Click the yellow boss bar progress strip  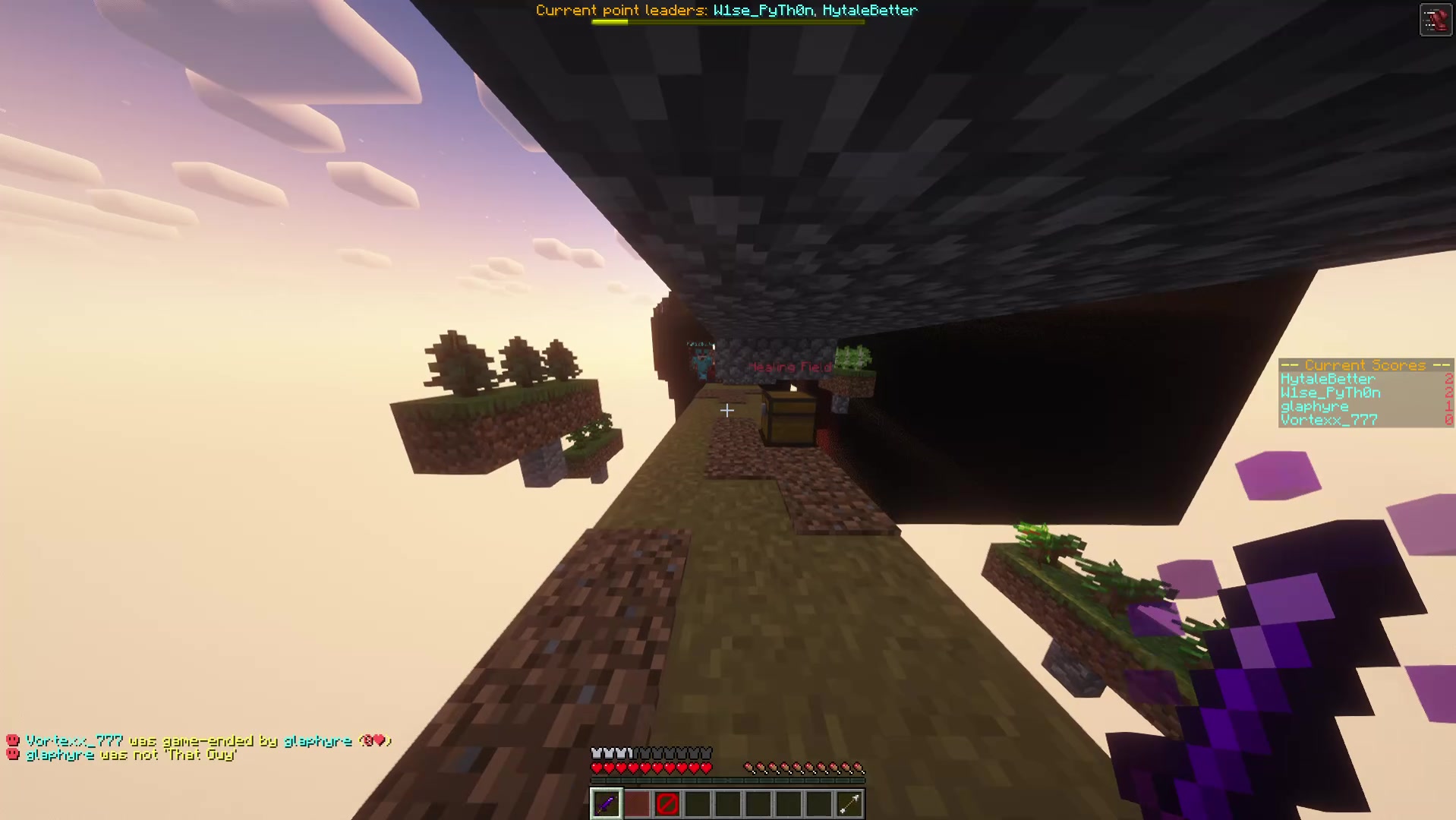tap(609, 21)
